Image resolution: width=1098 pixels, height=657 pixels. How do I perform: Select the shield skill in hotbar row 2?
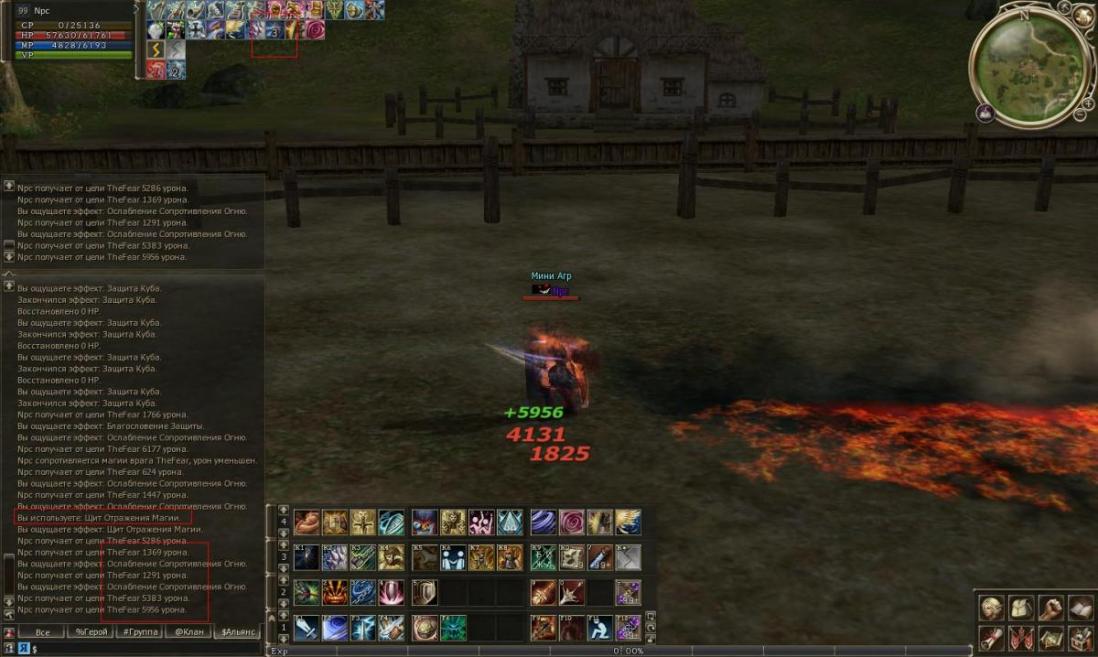coord(424,592)
